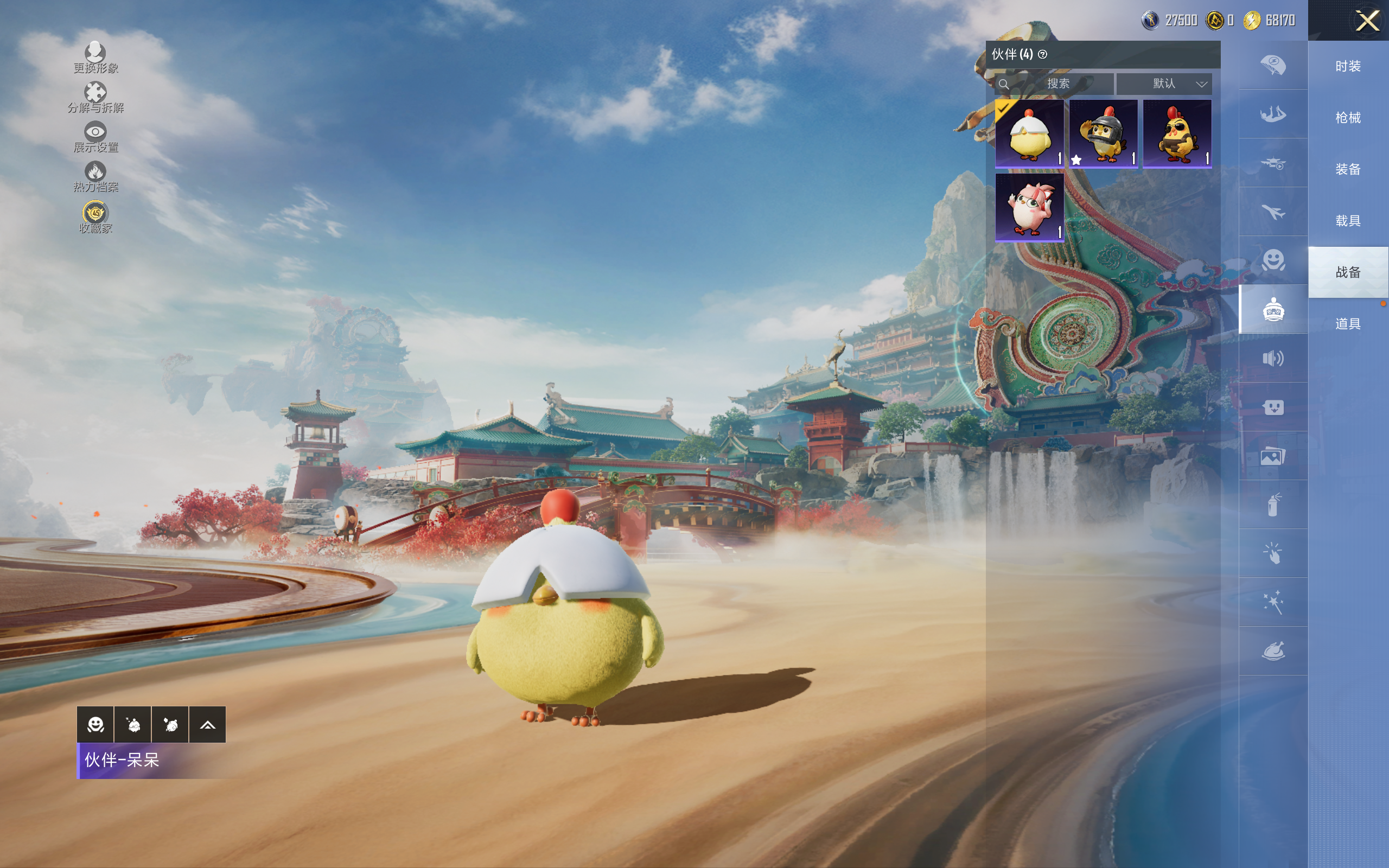View the 热力档案 flame icon

tap(95, 176)
